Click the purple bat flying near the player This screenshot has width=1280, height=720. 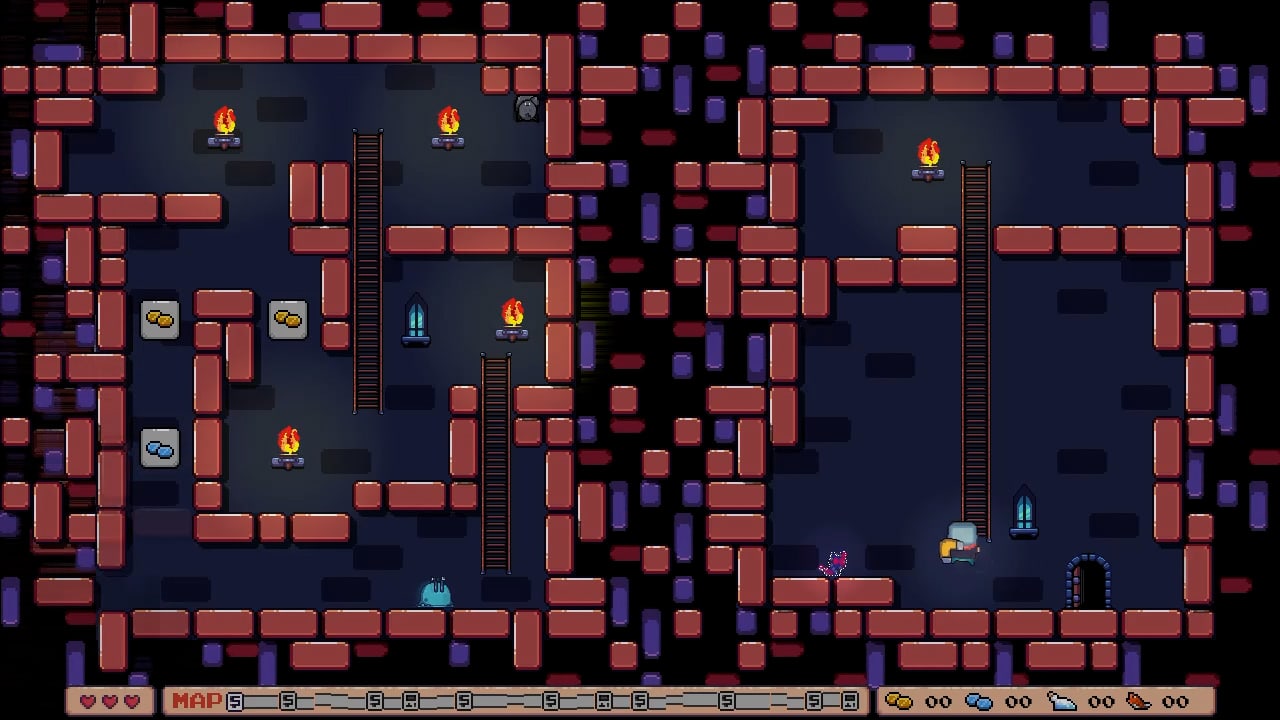(x=833, y=562)
